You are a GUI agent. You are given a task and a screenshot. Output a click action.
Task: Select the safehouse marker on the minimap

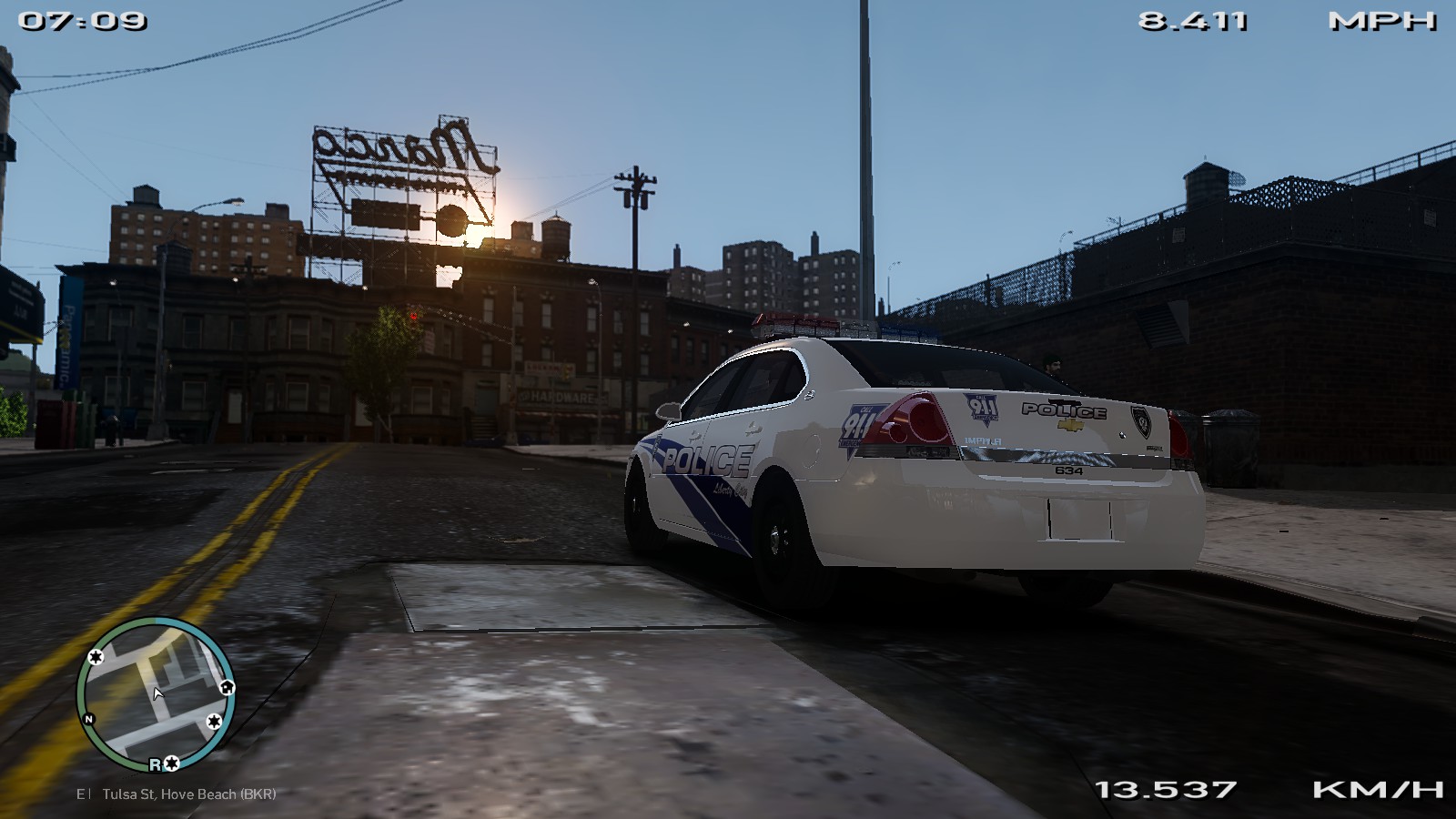click(227, 687)
